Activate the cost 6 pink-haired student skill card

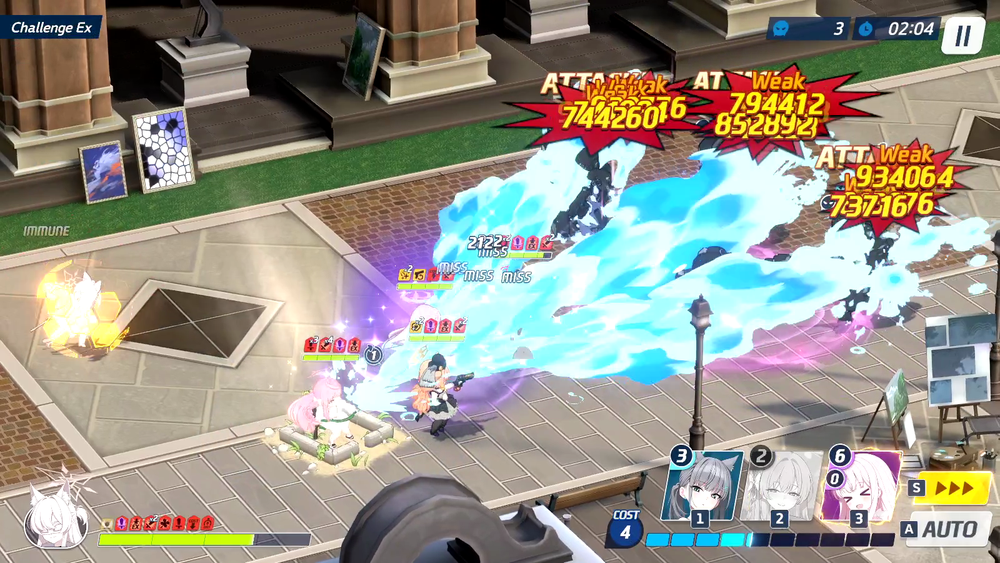click(860, 487)
